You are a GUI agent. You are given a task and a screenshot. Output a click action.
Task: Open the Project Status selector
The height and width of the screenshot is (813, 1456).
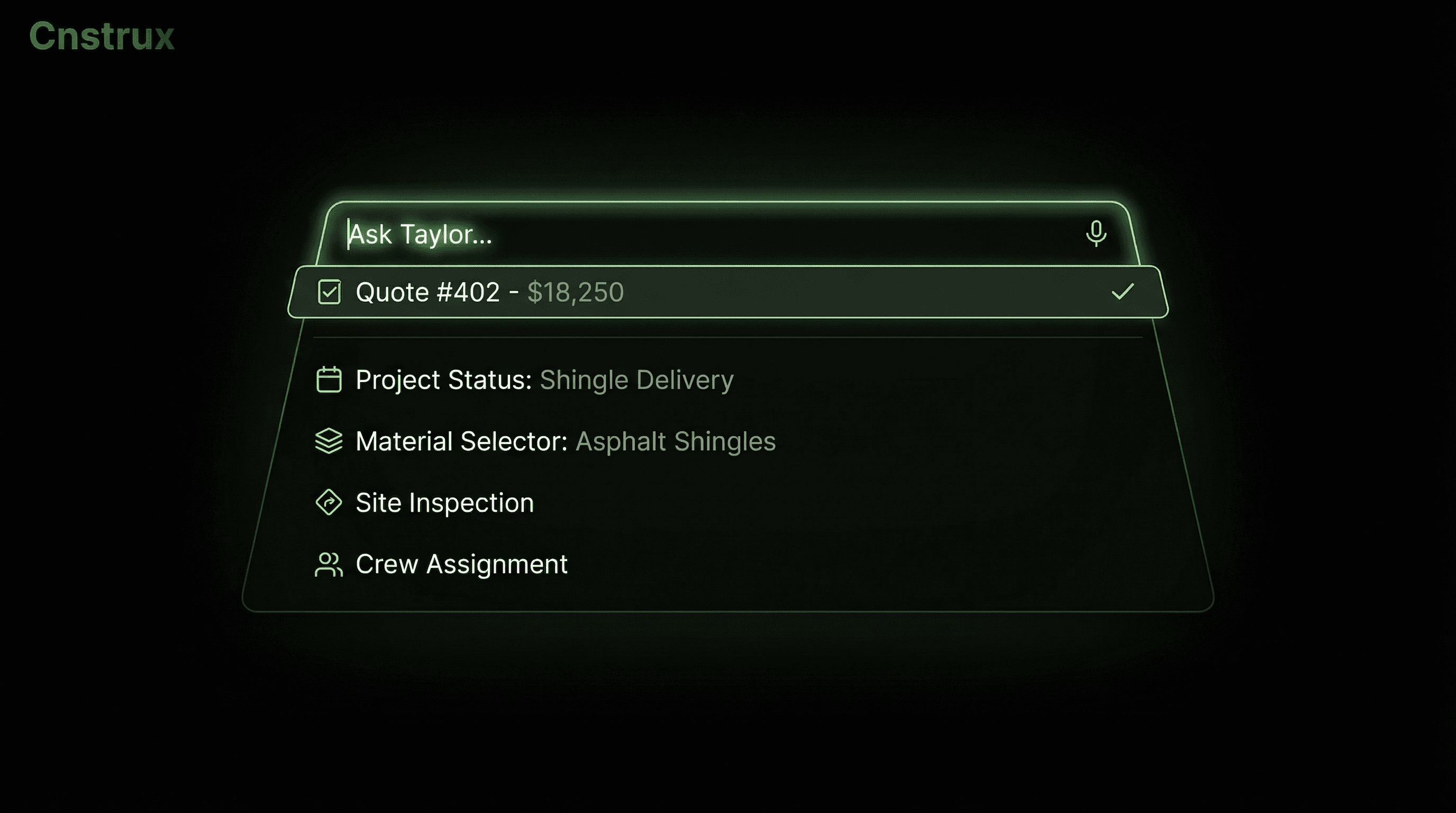[543, 380]
